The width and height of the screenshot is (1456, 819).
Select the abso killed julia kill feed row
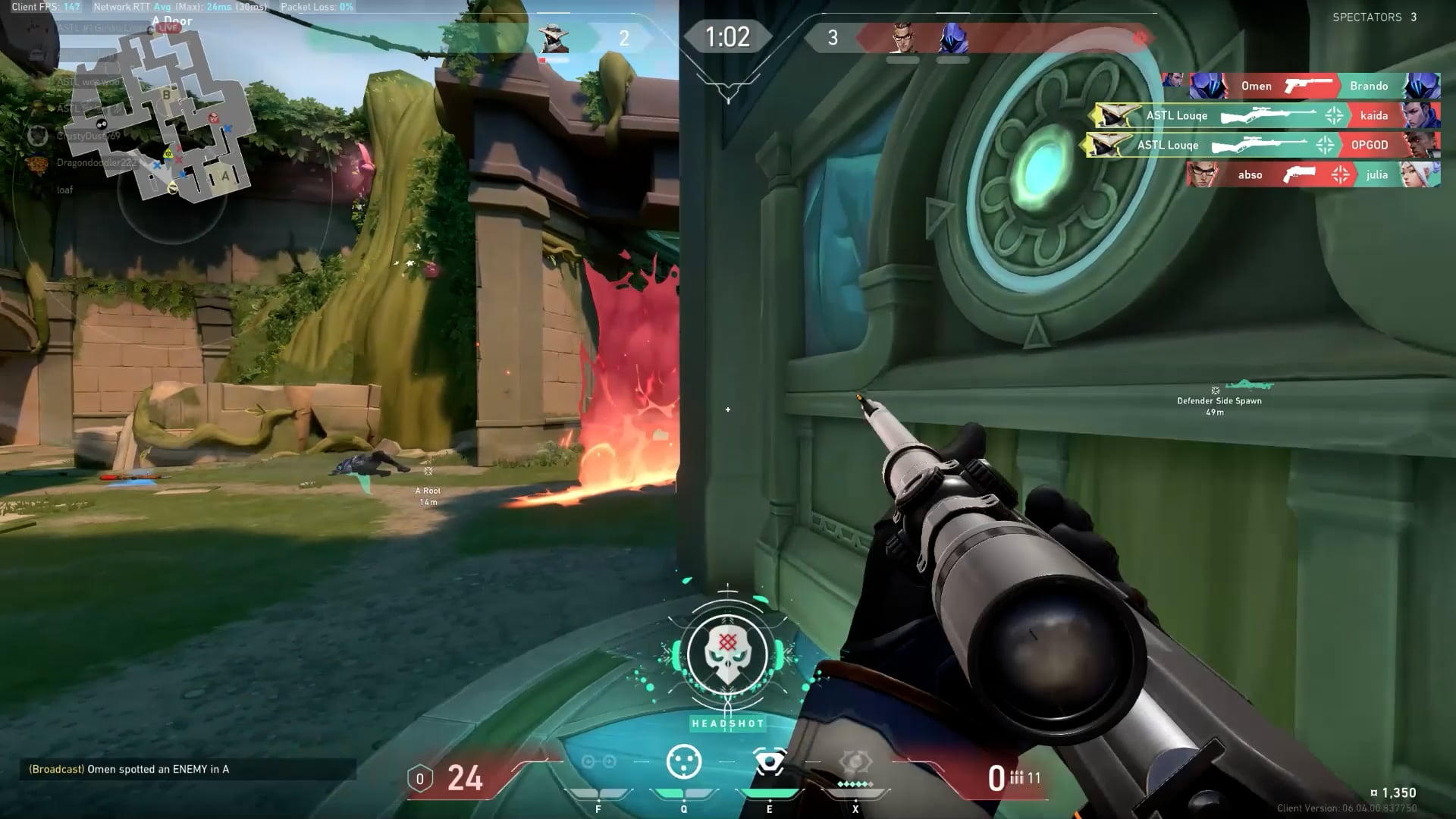click(x=1313, y=175)
